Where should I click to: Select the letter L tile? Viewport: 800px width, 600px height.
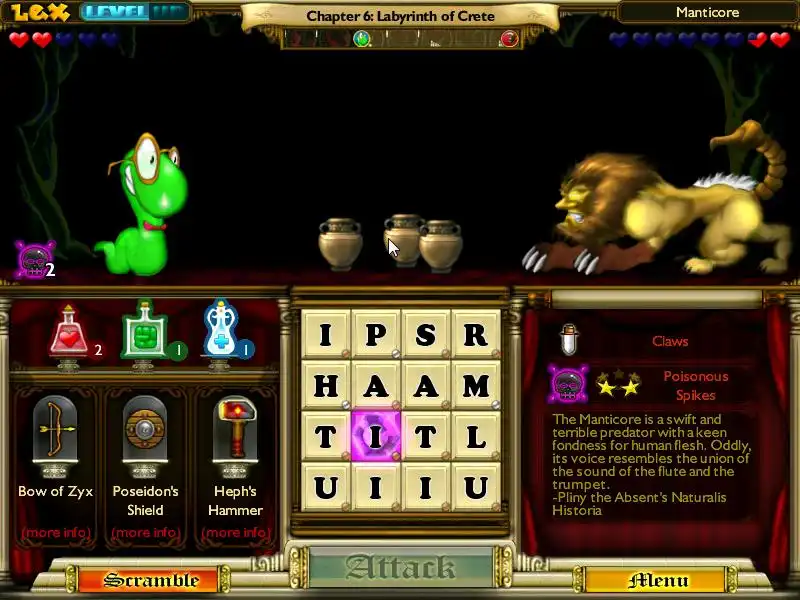[x=476, y=436]
